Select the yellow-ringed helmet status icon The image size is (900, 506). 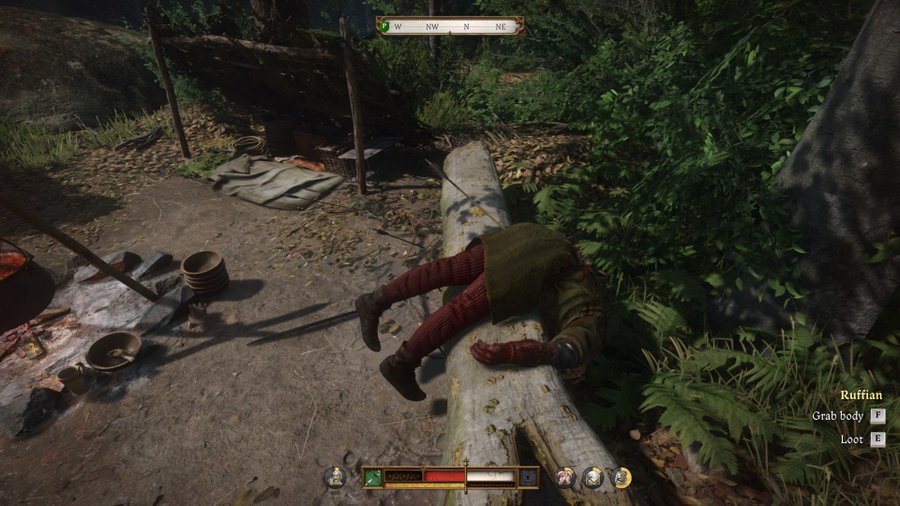(x=621, y=477)
